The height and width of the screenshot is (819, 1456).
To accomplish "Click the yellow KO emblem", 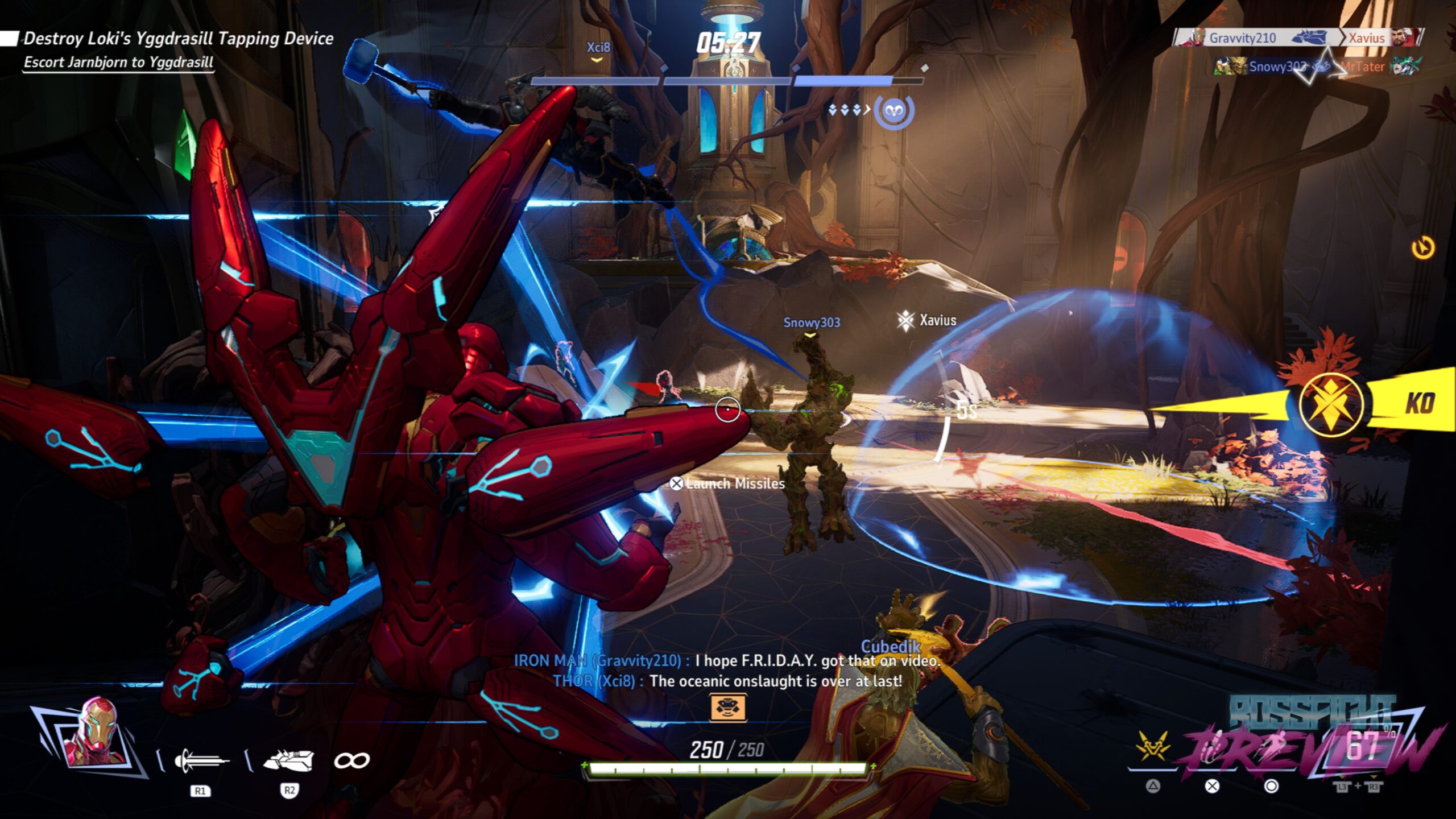I will coord(1331,404).
